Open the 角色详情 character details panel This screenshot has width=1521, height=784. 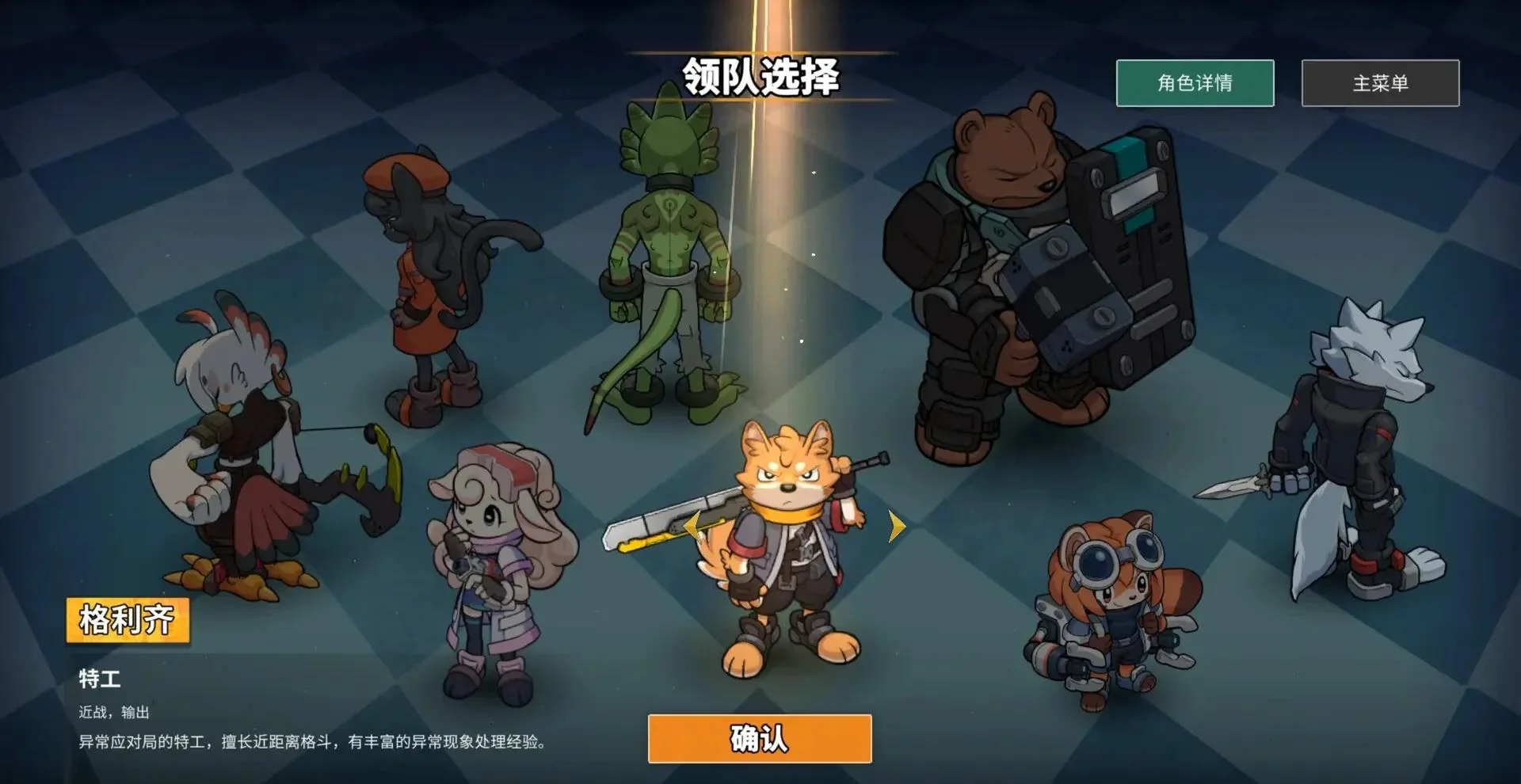pos(1195,82)
